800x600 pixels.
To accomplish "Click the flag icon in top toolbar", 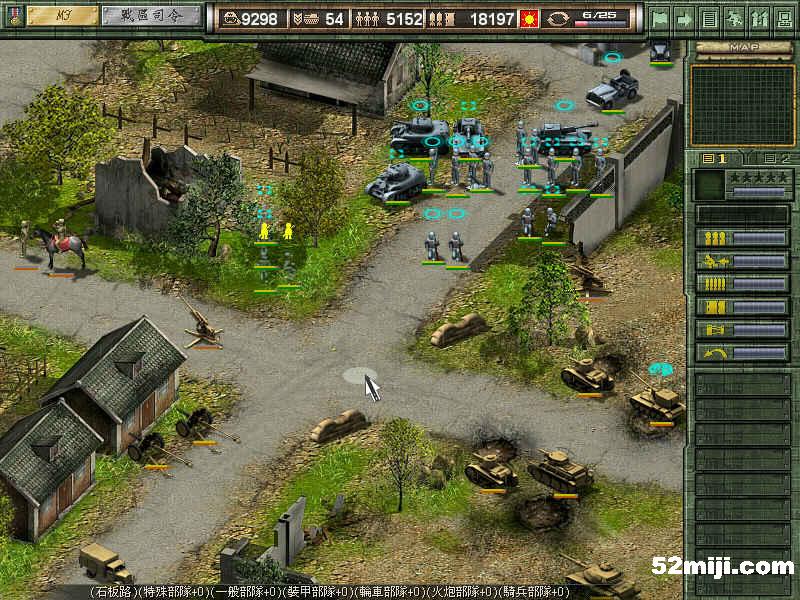I will pos(659,18).
